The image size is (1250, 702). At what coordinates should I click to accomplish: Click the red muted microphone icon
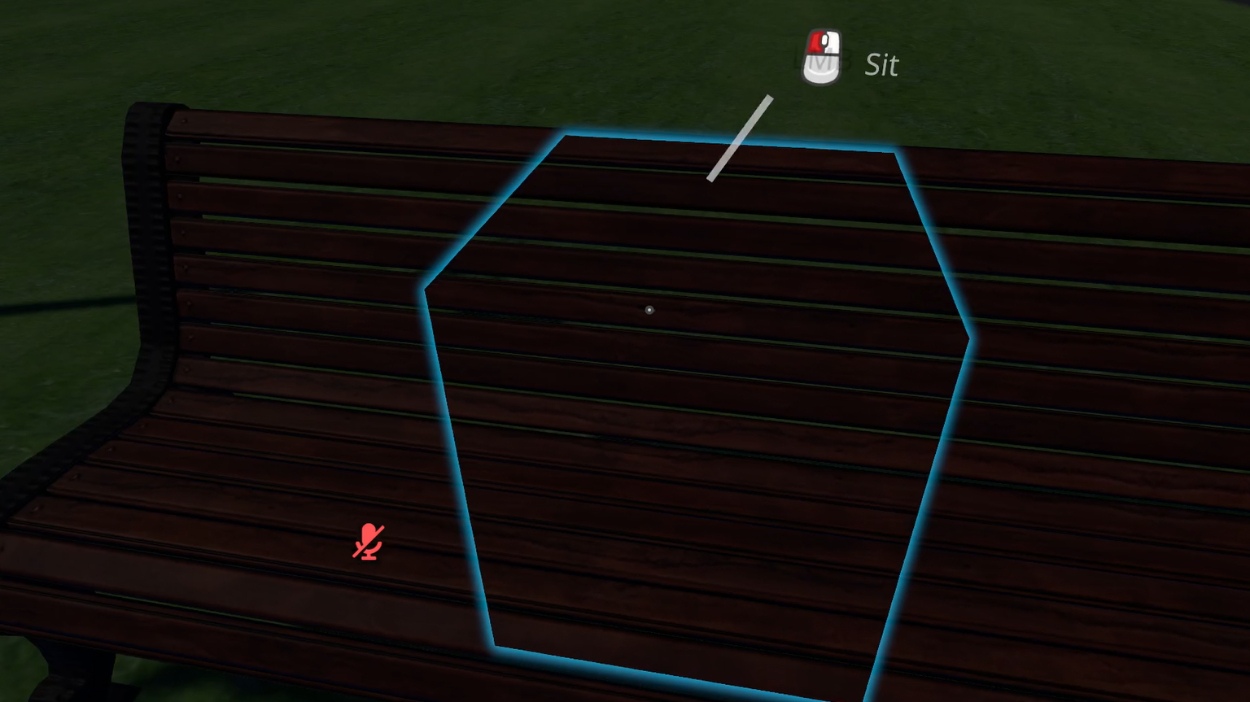pyautogui.click(x=369, y=541)
